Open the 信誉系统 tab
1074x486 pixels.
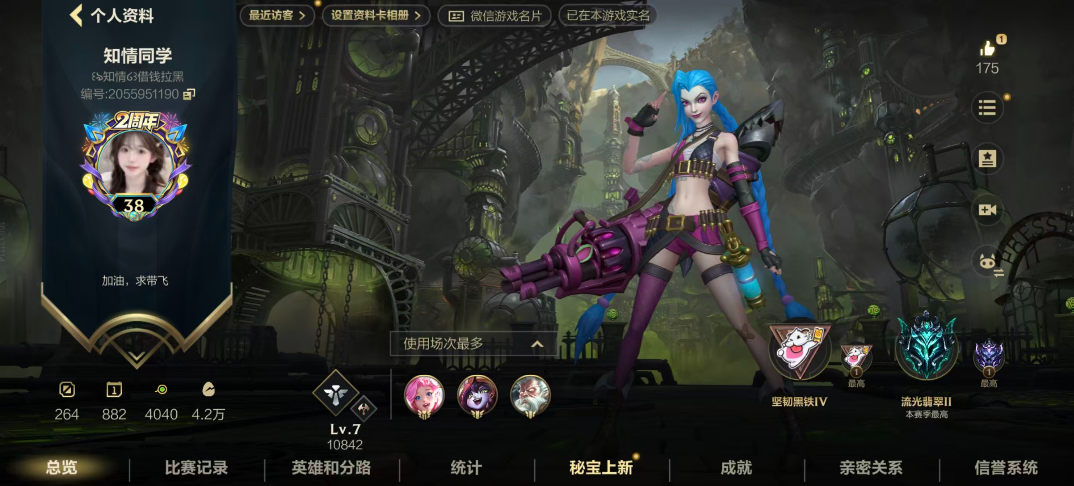[x=1006, y=468]
